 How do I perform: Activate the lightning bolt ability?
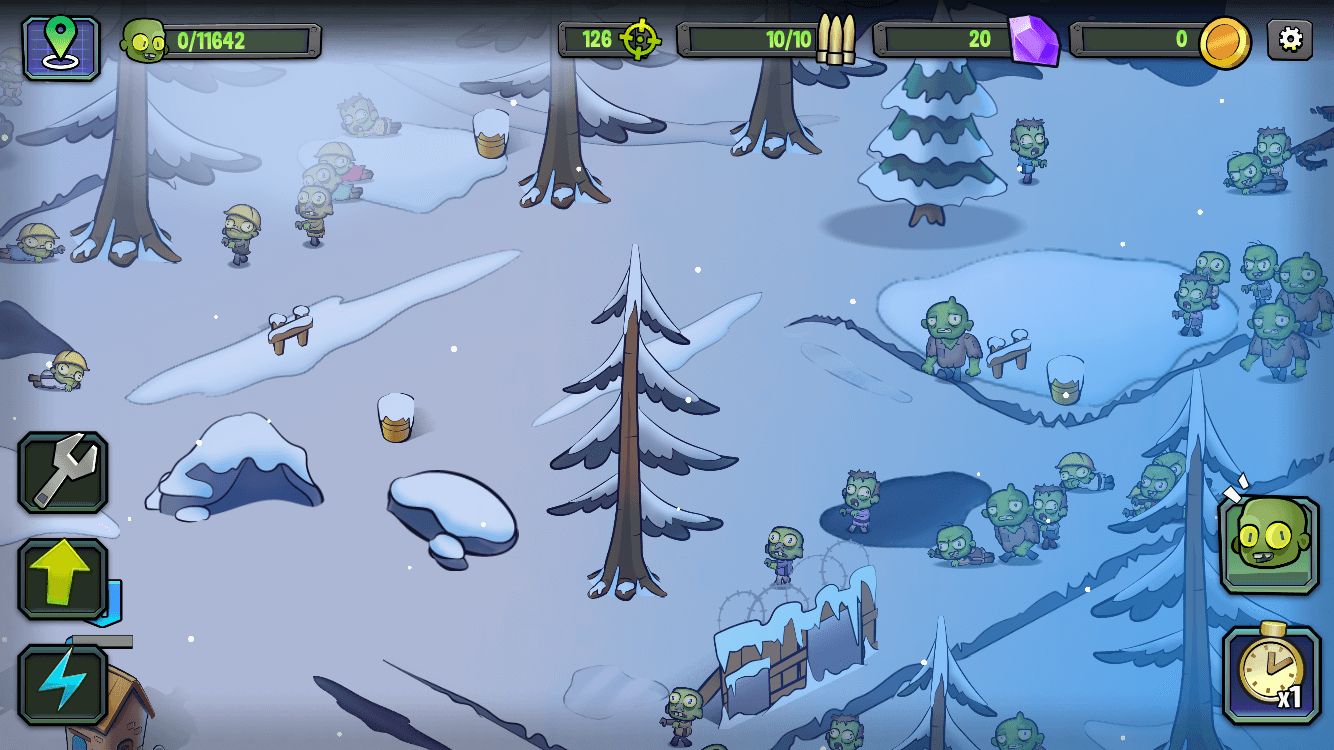pos(62,684)
